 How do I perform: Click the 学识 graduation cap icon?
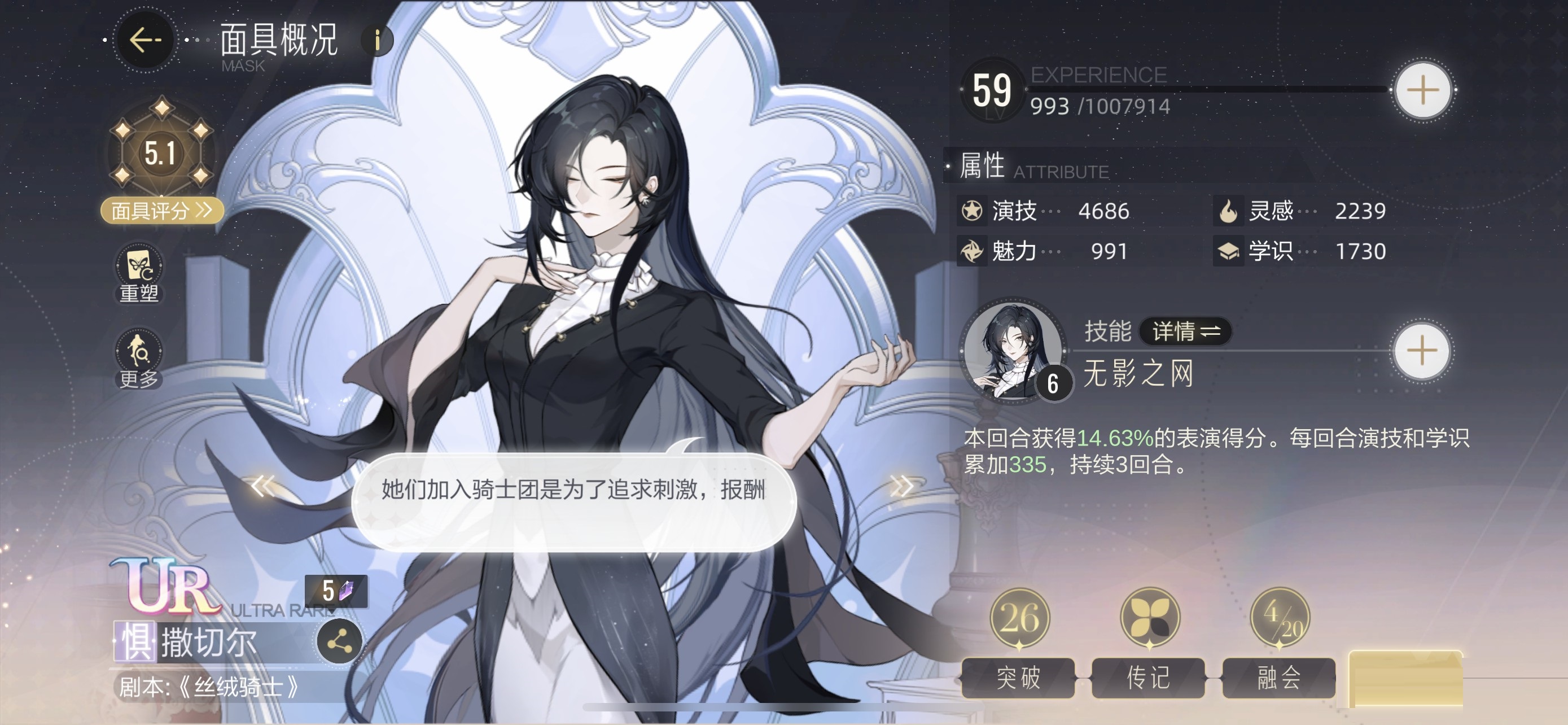(1228, 251)
